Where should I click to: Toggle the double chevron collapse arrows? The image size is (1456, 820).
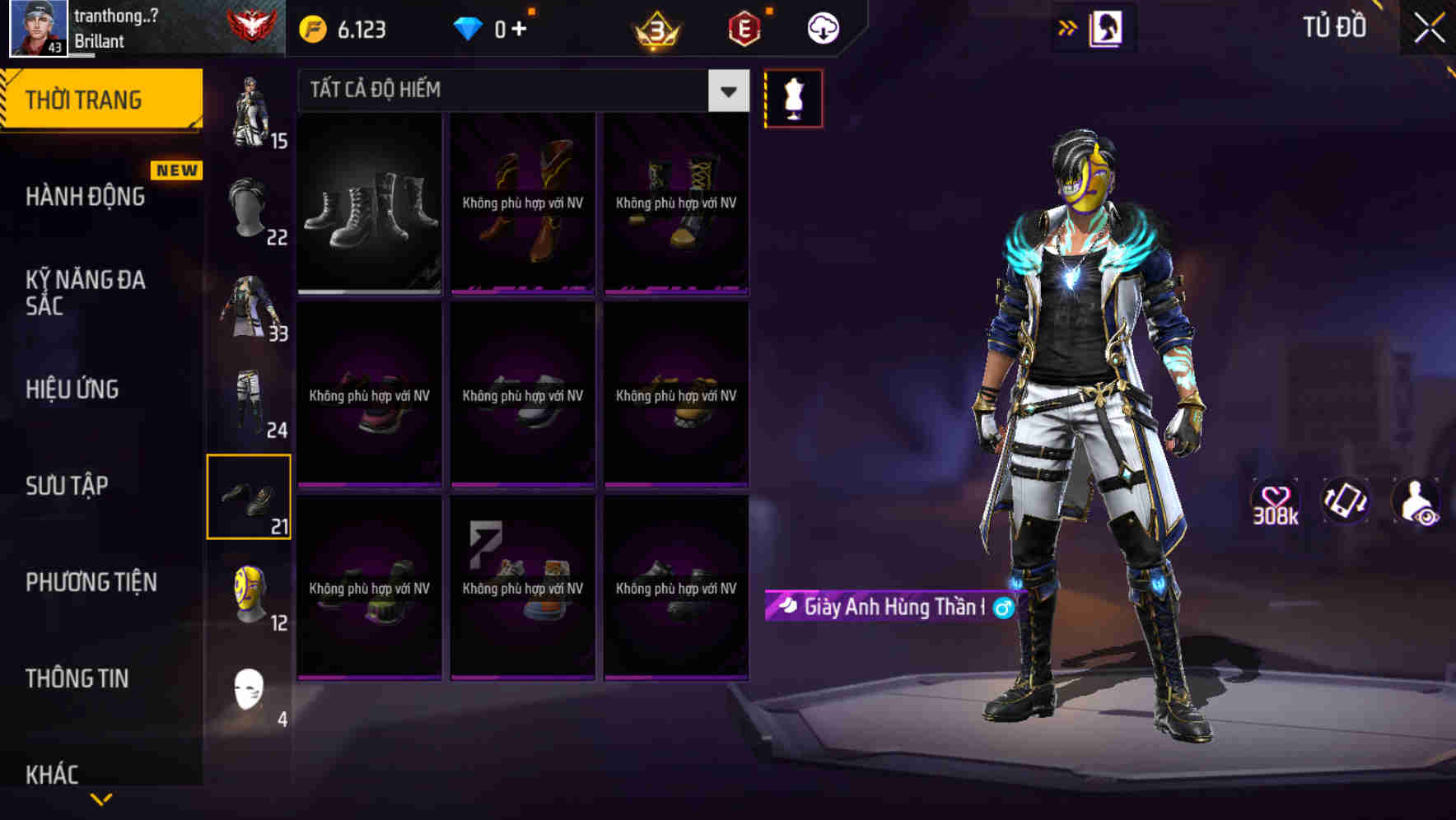[1066, 26]
